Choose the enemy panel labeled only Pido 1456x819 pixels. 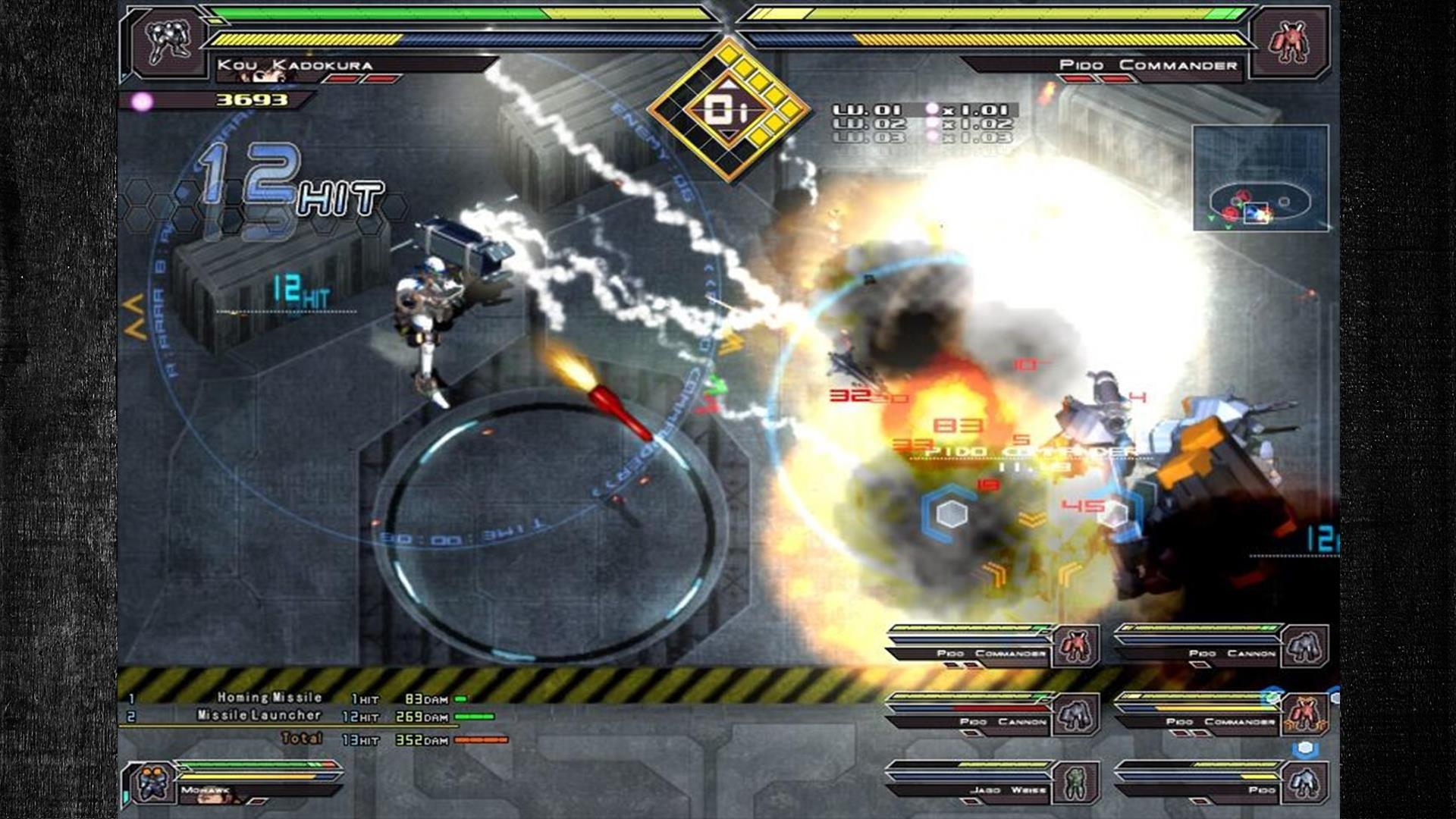click(x=1221, y=783)
